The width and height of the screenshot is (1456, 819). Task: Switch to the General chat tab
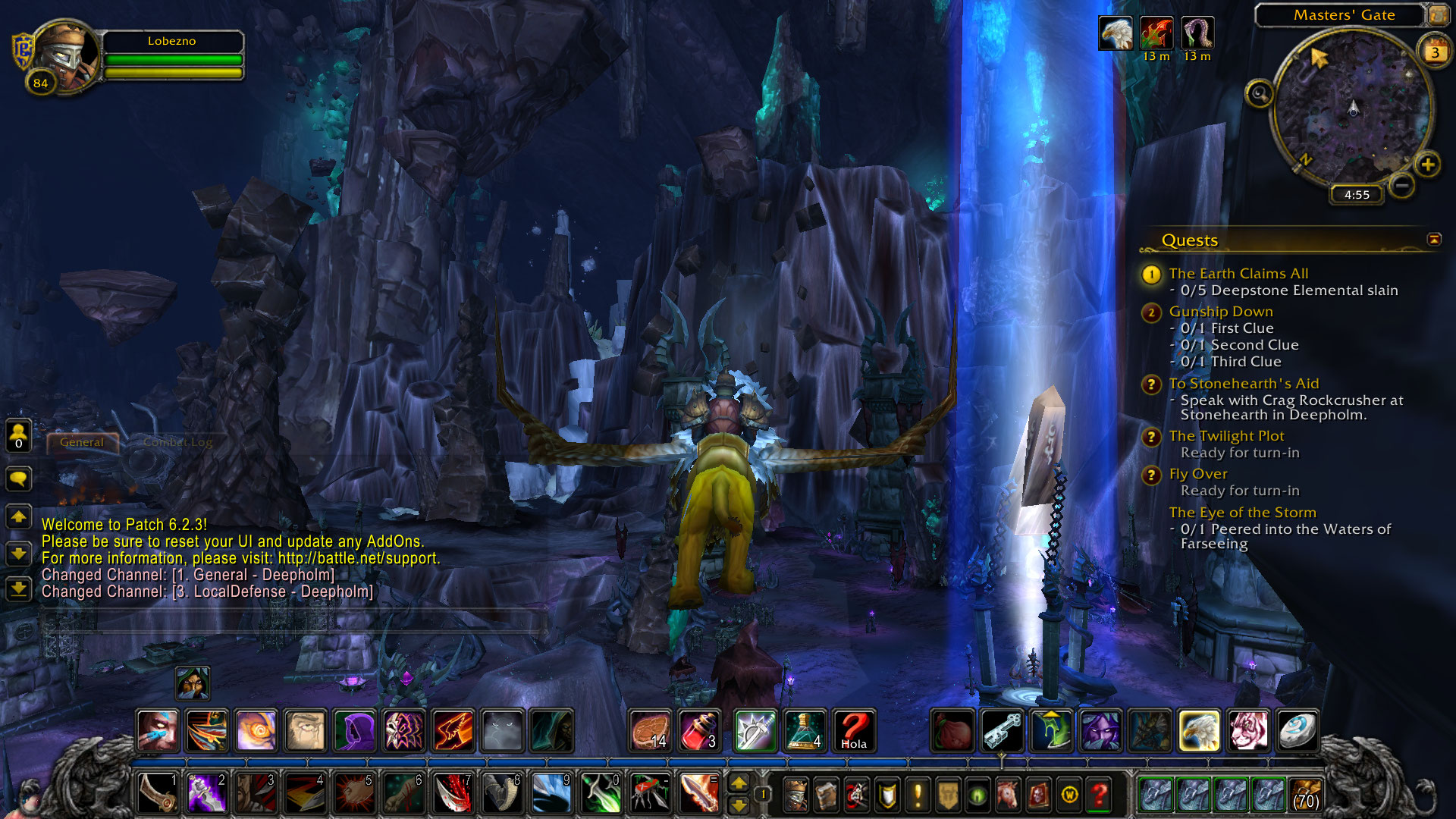coord(82,442)
